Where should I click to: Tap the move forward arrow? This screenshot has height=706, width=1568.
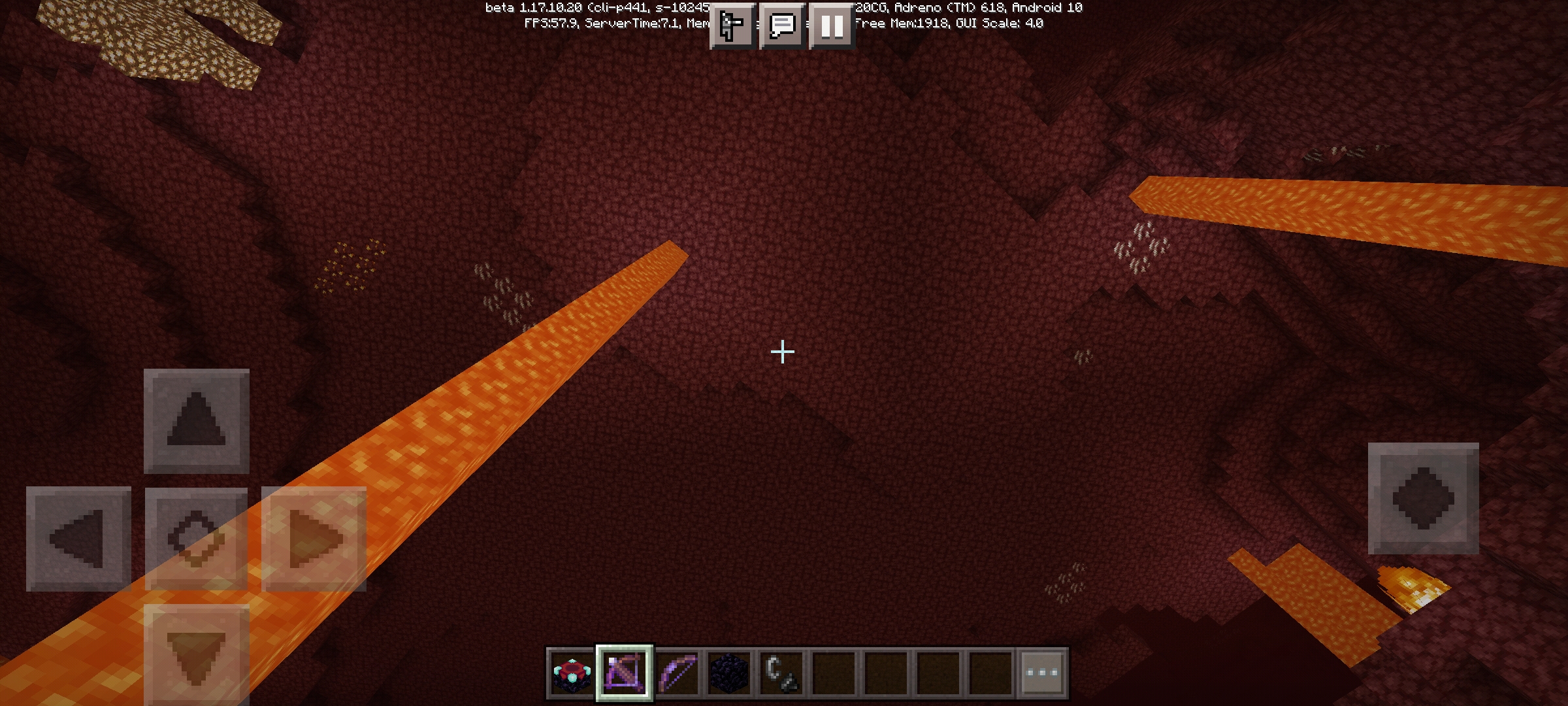pyautogui.click(x=196, y=421)
